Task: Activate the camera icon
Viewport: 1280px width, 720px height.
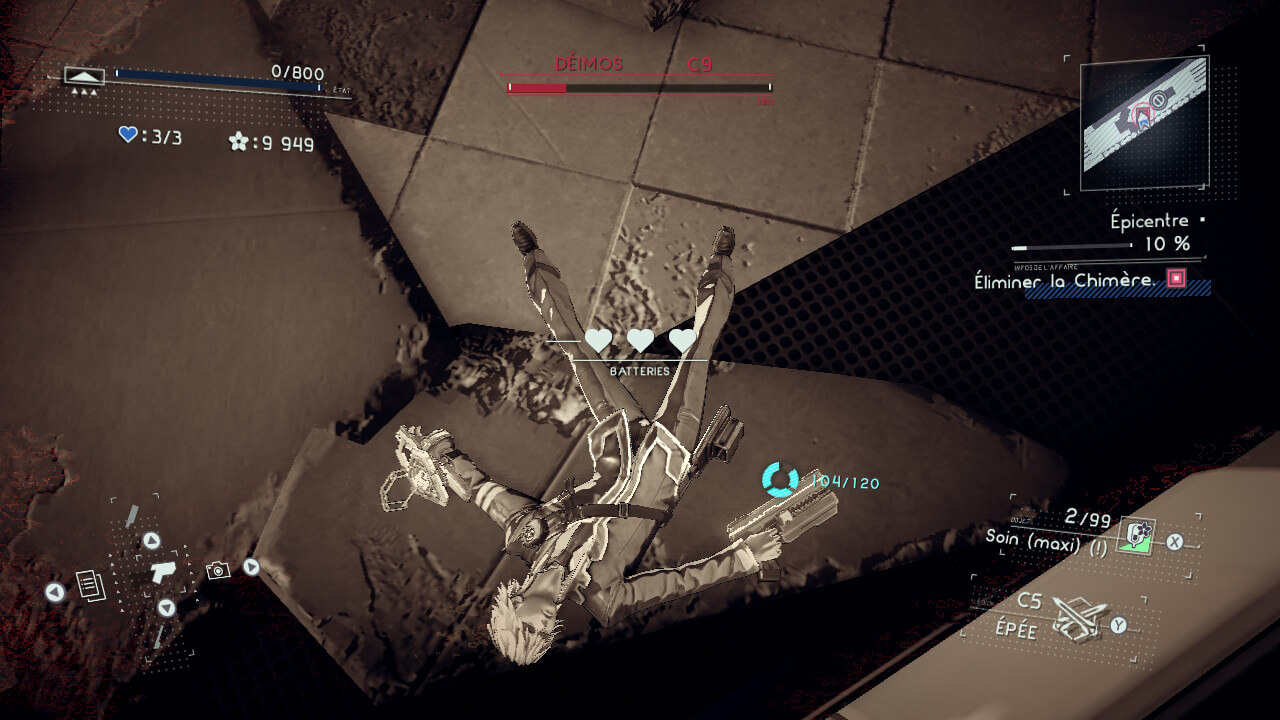Action: pos(217,570)
